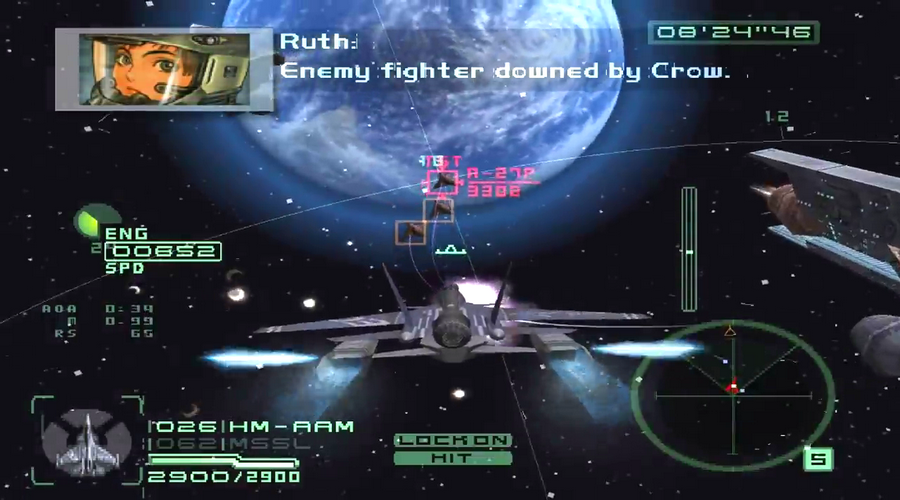The height and width of the screenshot is (500, 900).
Task: Open the circular radar display
Action: tap(732, 386)
